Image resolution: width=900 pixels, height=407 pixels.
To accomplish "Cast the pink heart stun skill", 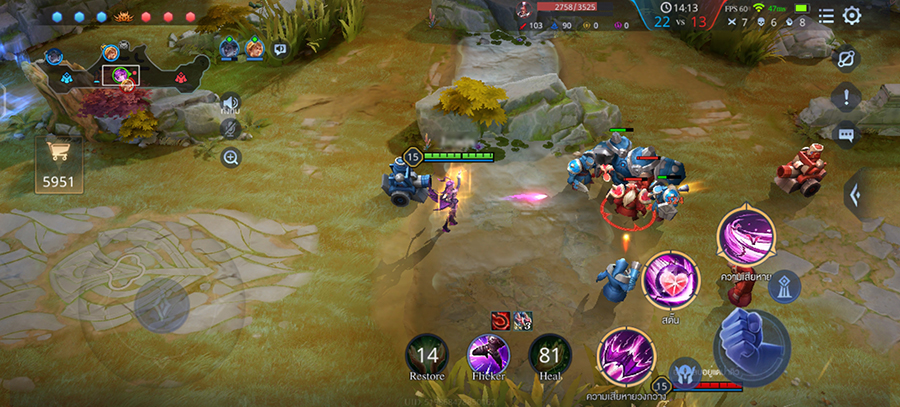I will point(670,279).
